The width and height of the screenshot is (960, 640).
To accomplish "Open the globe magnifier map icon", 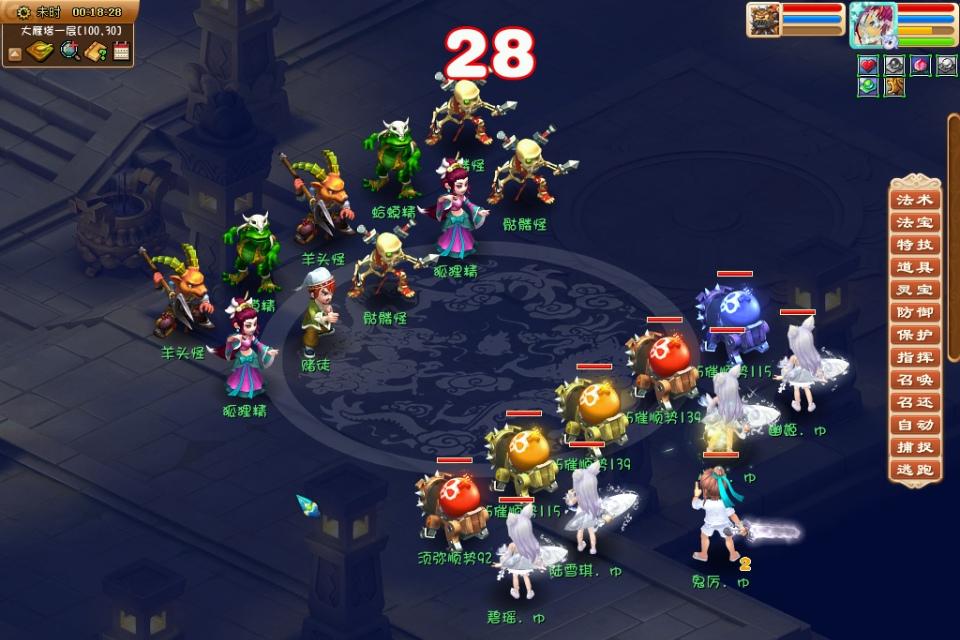I will tap(69, 51).
